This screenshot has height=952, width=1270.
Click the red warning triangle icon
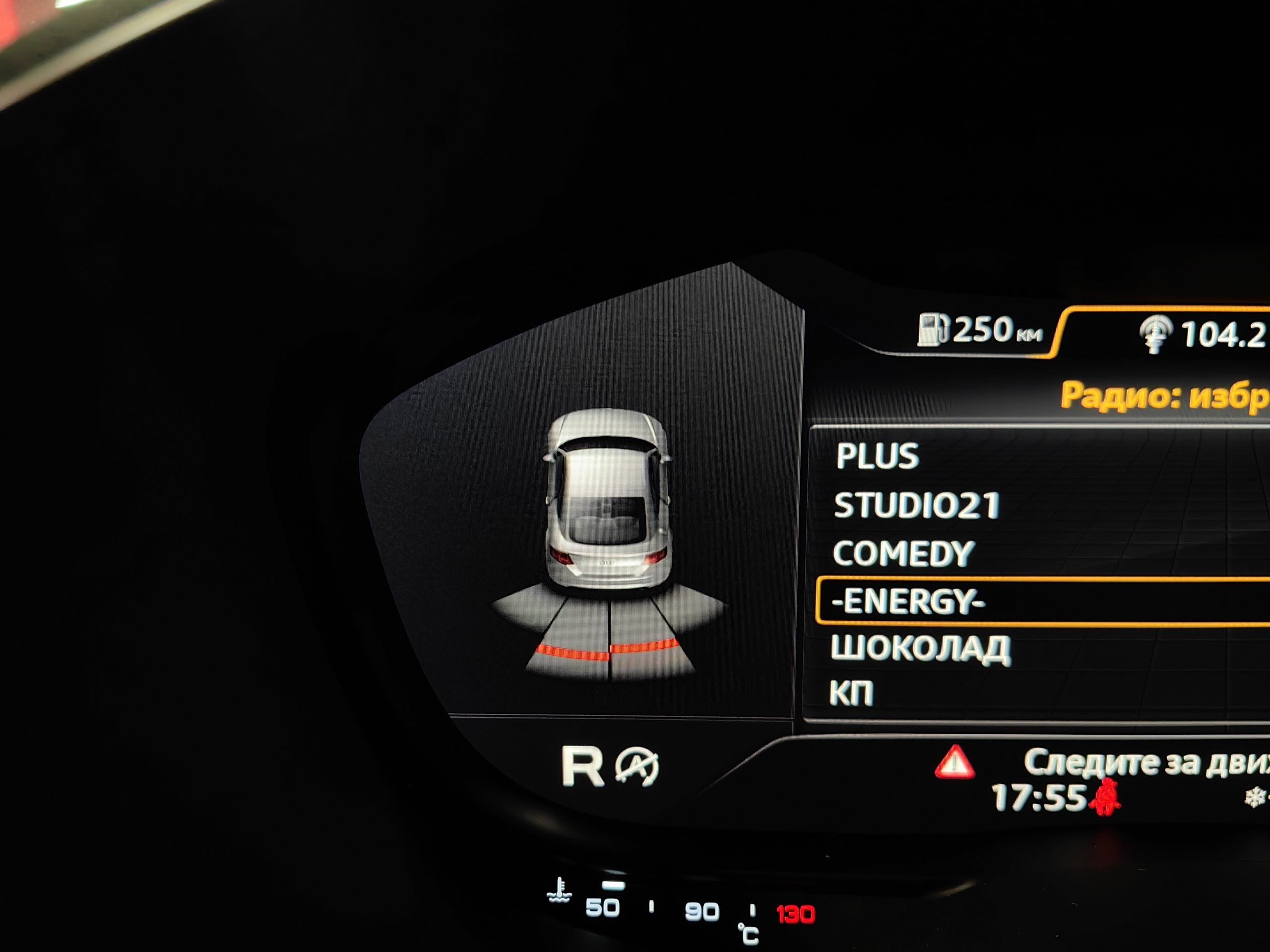point(954,762)
